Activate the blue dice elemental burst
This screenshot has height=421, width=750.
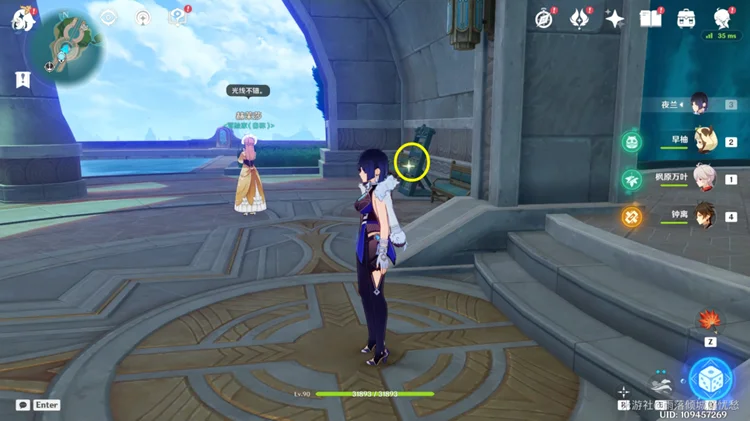coord(711,379)
